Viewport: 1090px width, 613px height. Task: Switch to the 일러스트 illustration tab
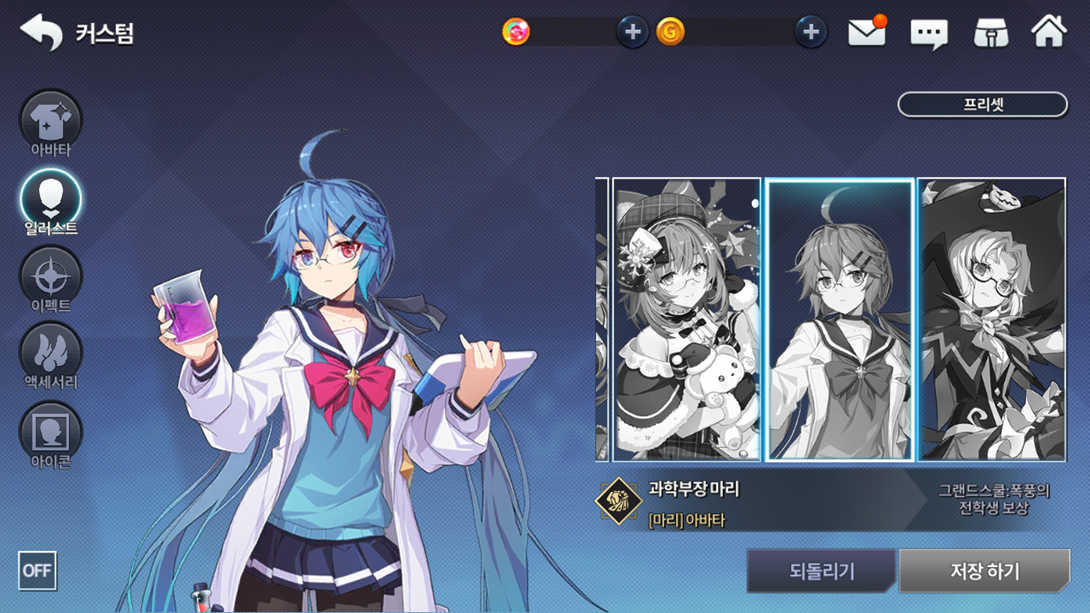coord(50,200)
